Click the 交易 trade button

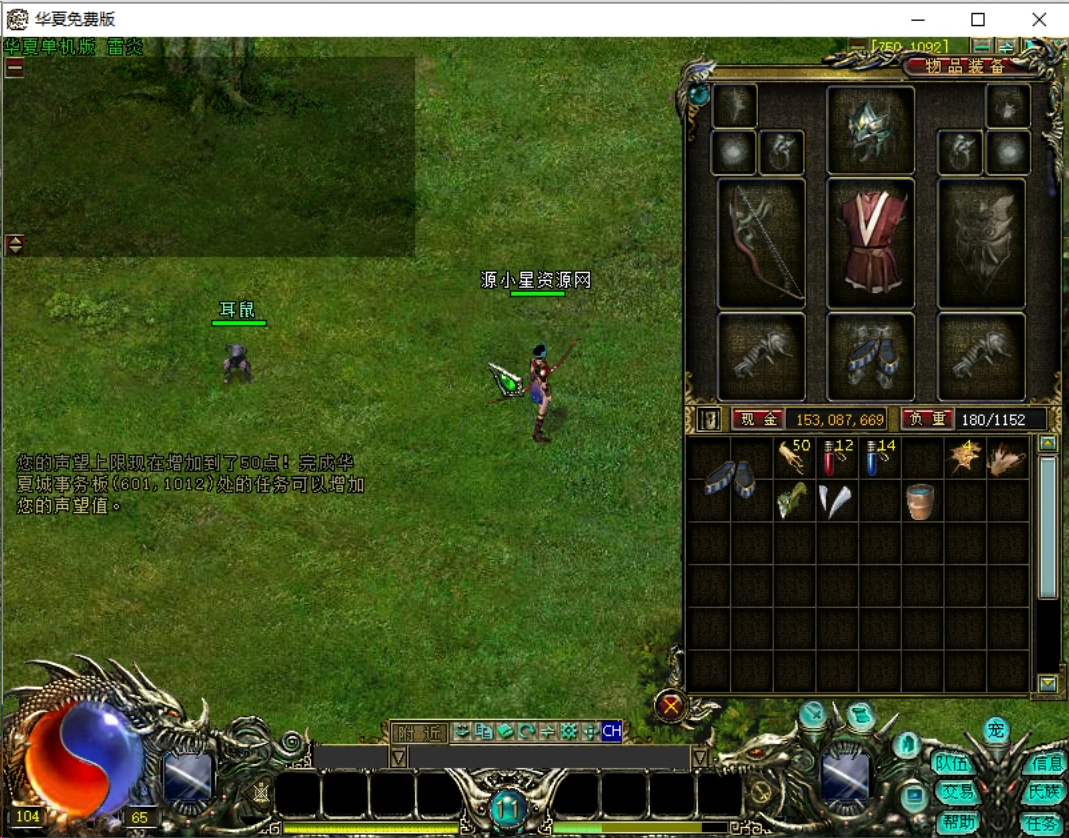[956, 792]
